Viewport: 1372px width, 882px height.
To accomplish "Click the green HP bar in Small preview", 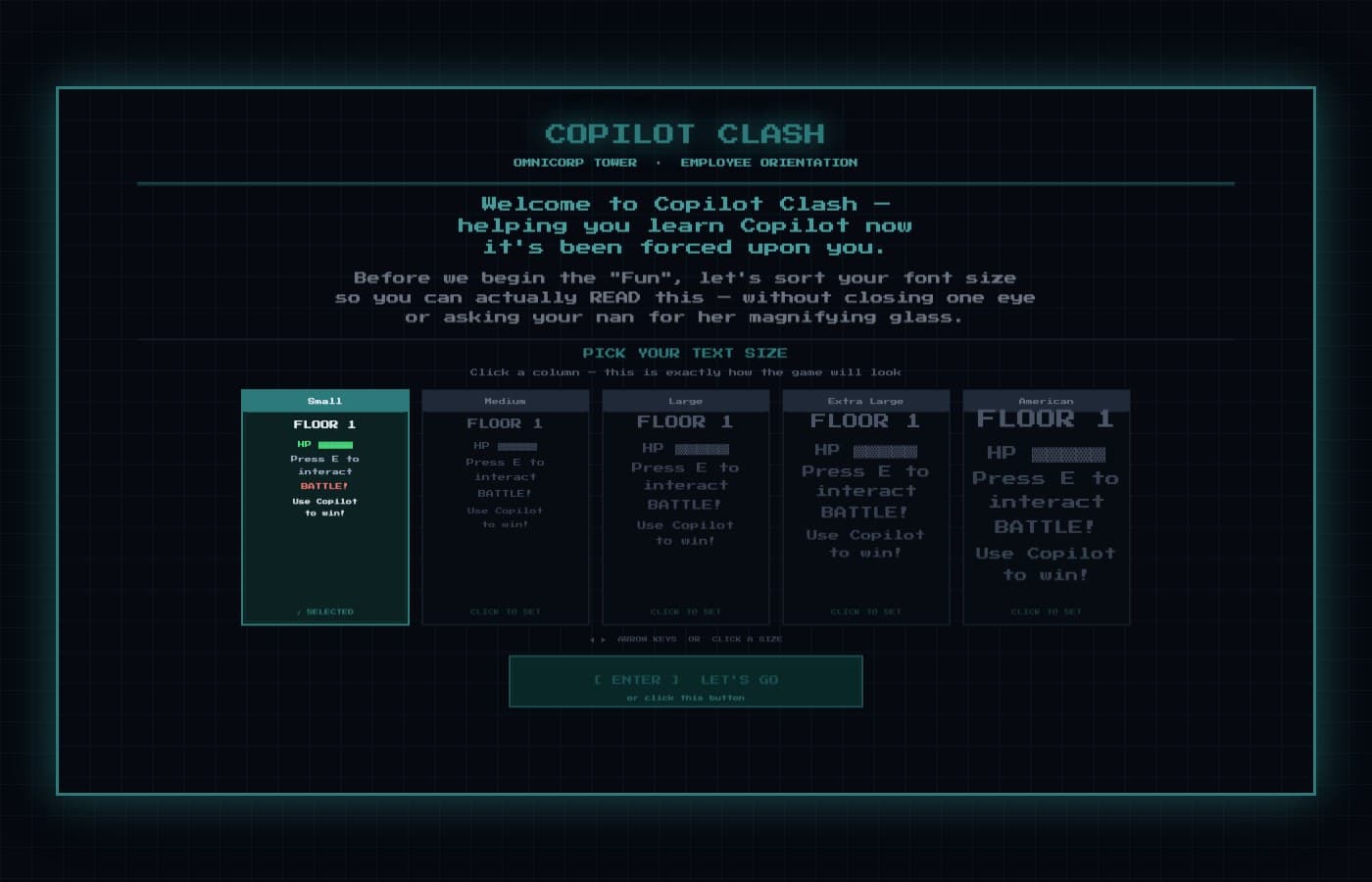I will click(x=335, y=444).
